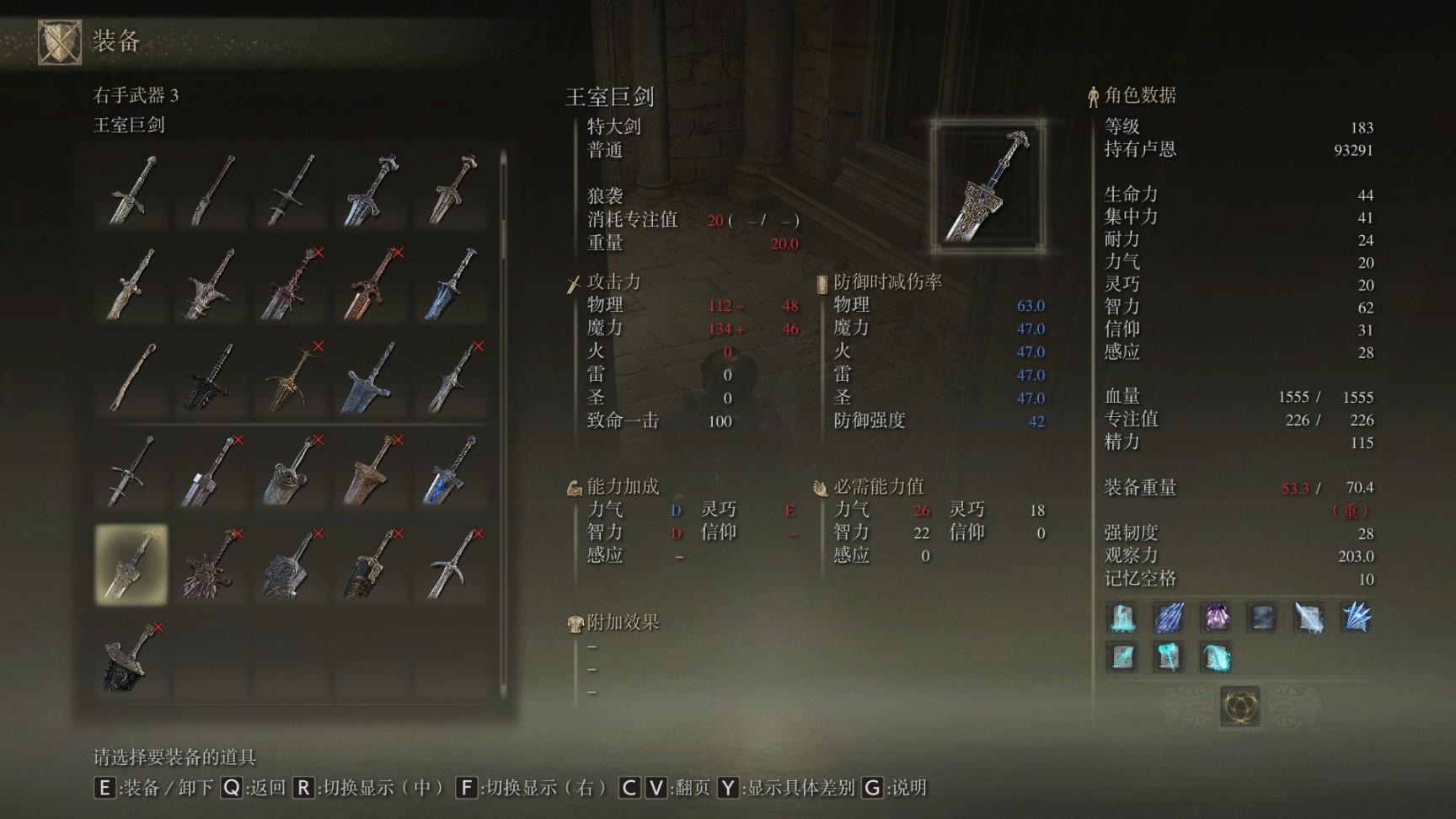Select the blue ice-shard burst sorcery icon

tap(1356, 618)
